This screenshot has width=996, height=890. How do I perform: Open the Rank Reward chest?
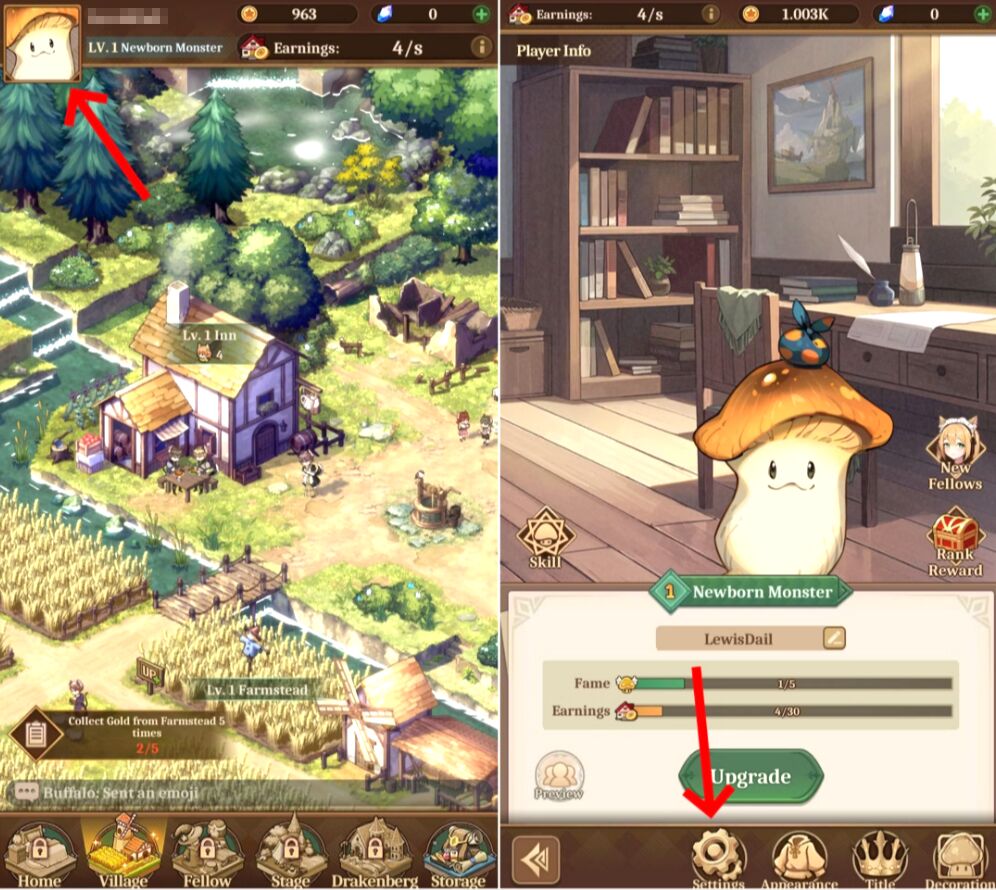tap(956, 543)
